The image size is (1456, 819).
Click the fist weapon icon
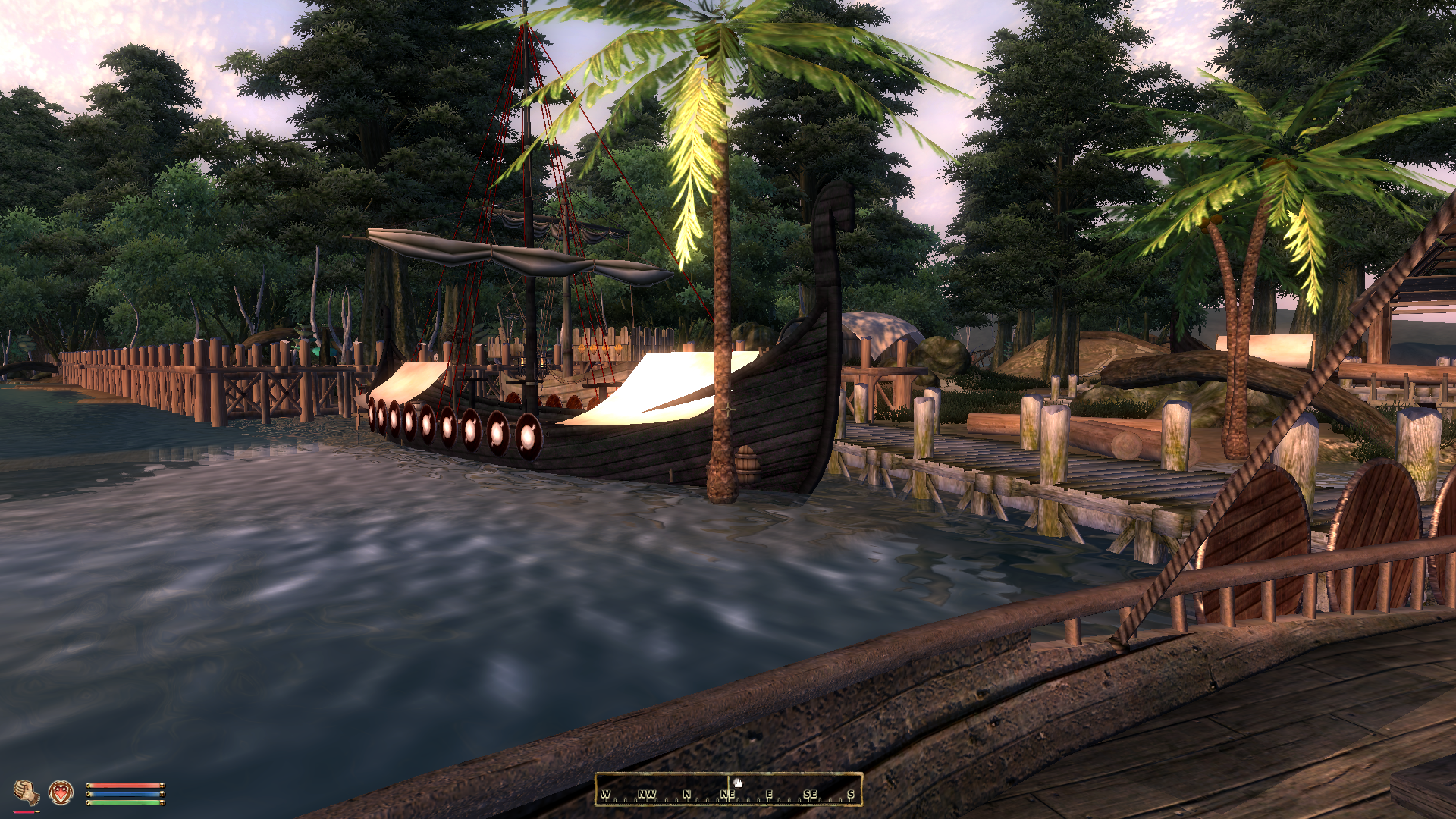click(x=27, y=793)
